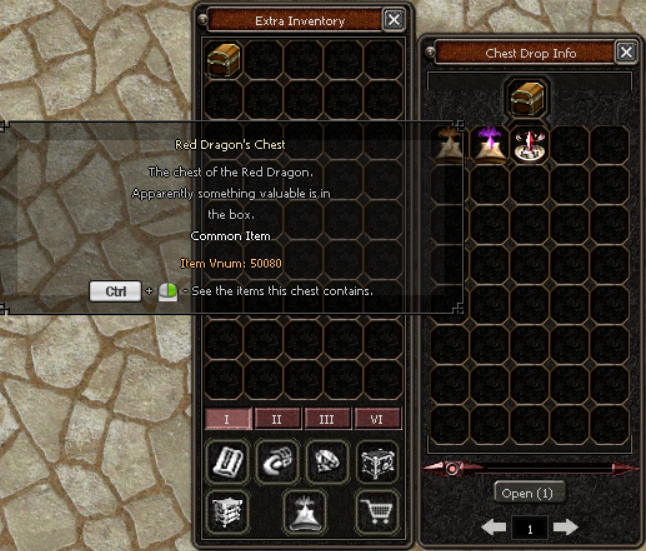The width and height of the screenshot is (646, 551).
Task: Open the ornate box category icon
Action: point(376,462)
